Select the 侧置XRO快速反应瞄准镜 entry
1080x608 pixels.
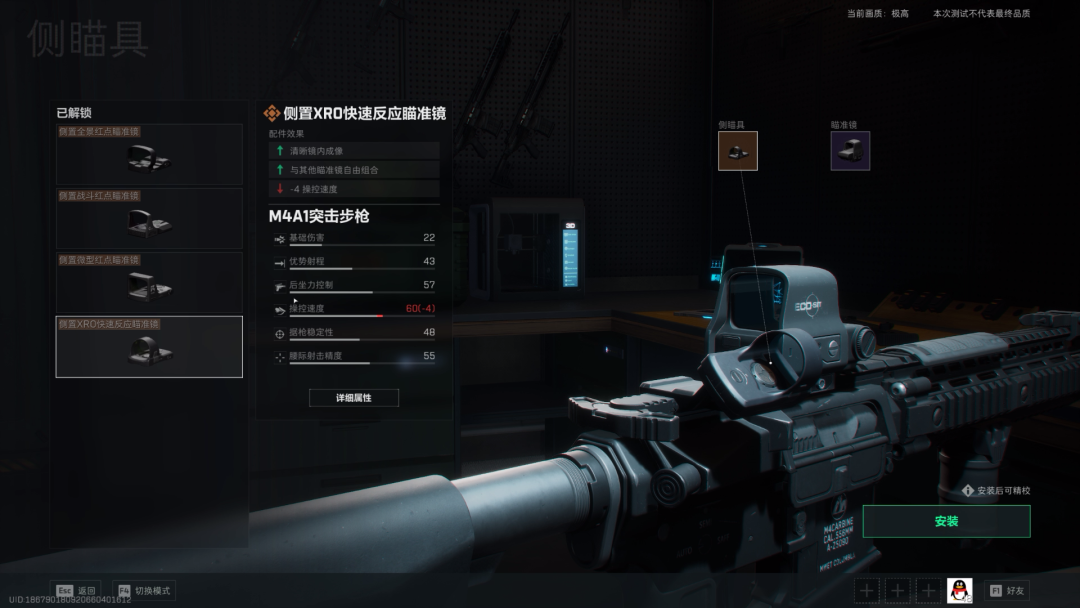click(x=149, y=347)
